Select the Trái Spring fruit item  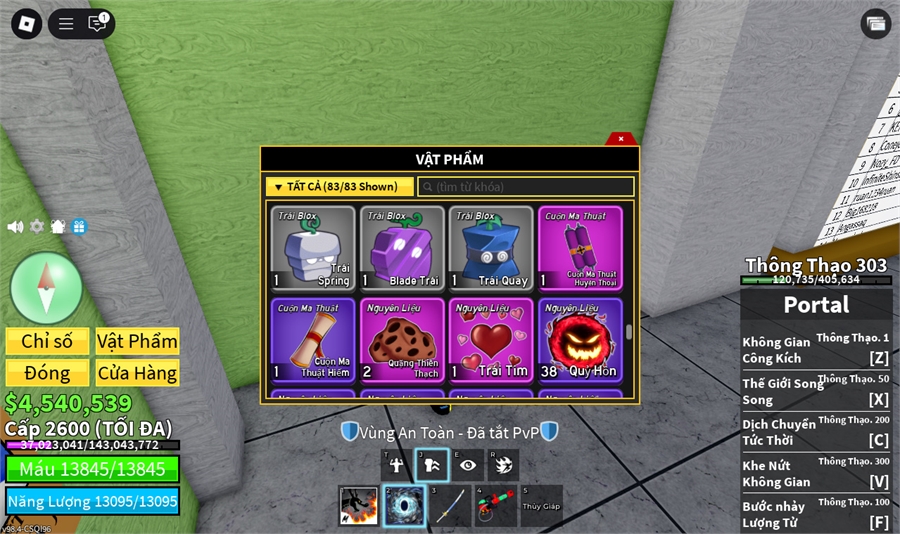pos(313,248)
